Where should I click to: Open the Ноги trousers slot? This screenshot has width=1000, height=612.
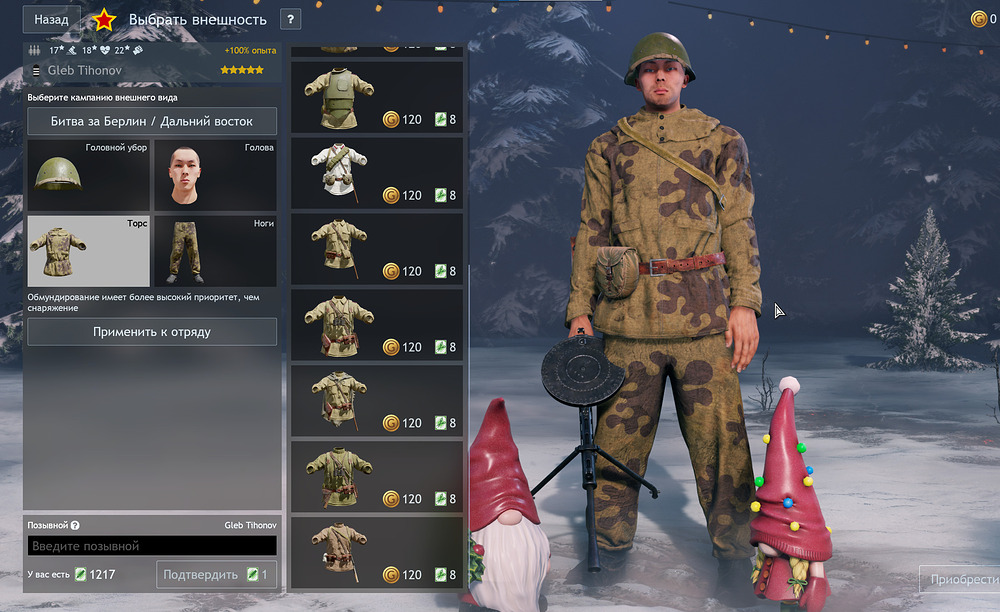coord(215,251)
